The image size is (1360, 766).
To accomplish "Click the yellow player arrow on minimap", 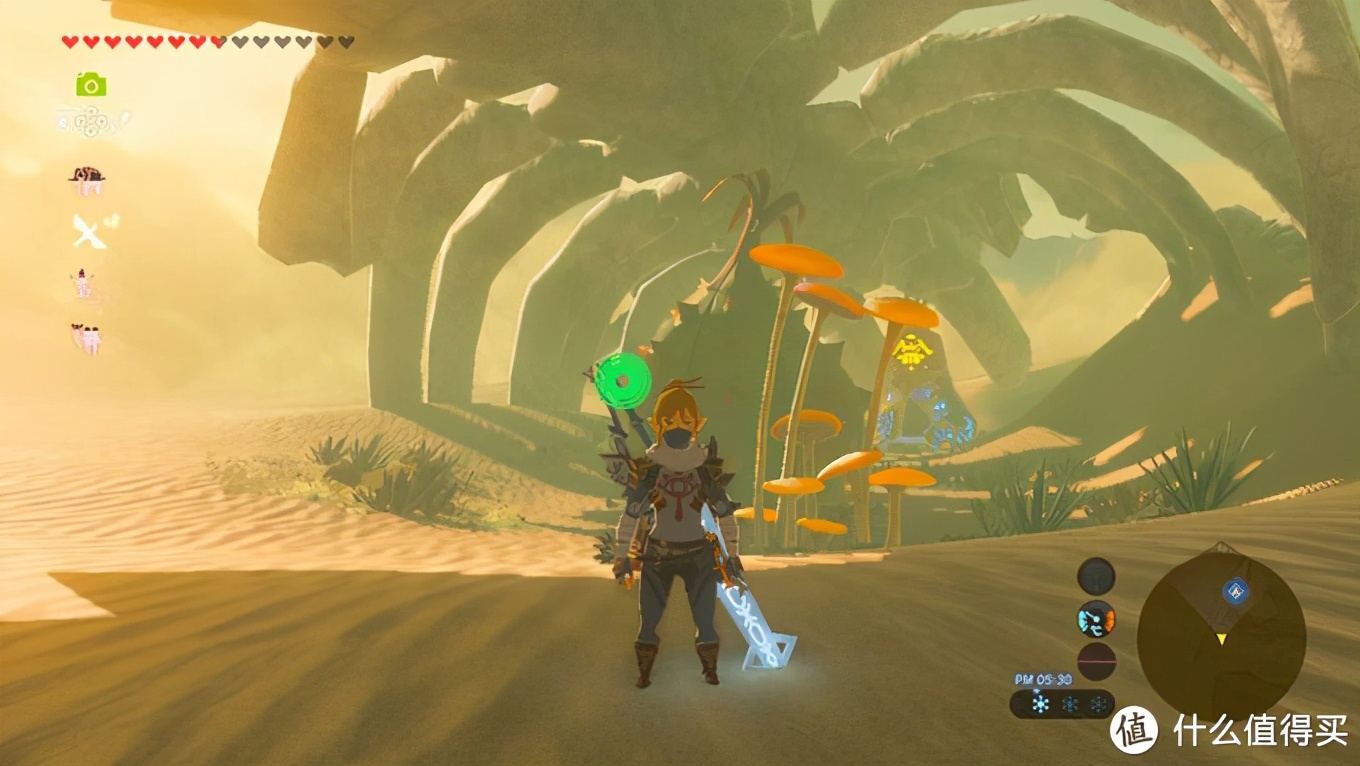I will (1220, 639).
